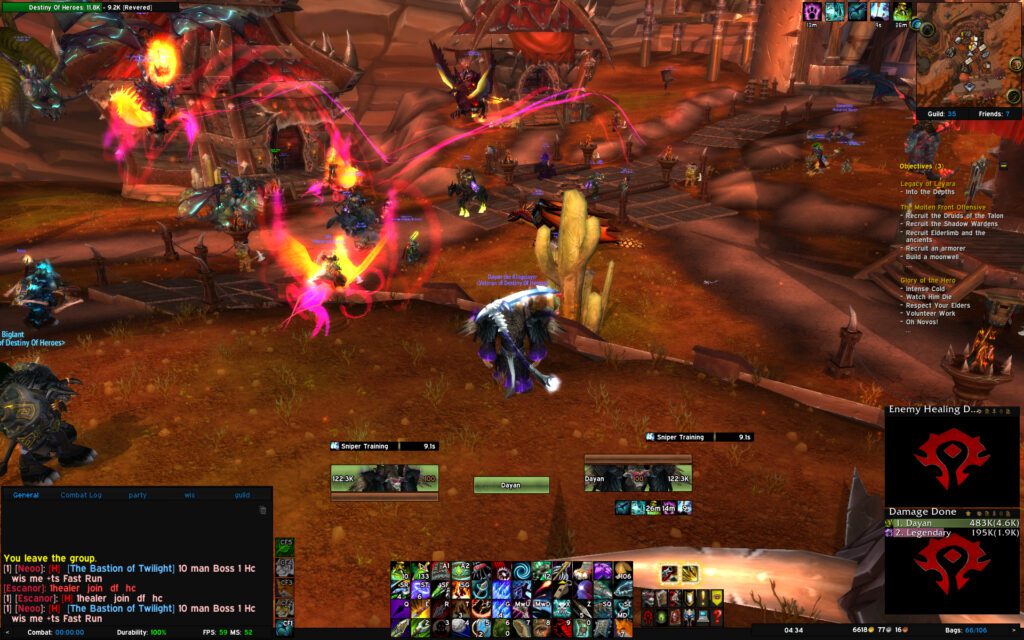This screenshot has height=640, width=1024.
Task: Open the Guild members info text
Action: 937,115
